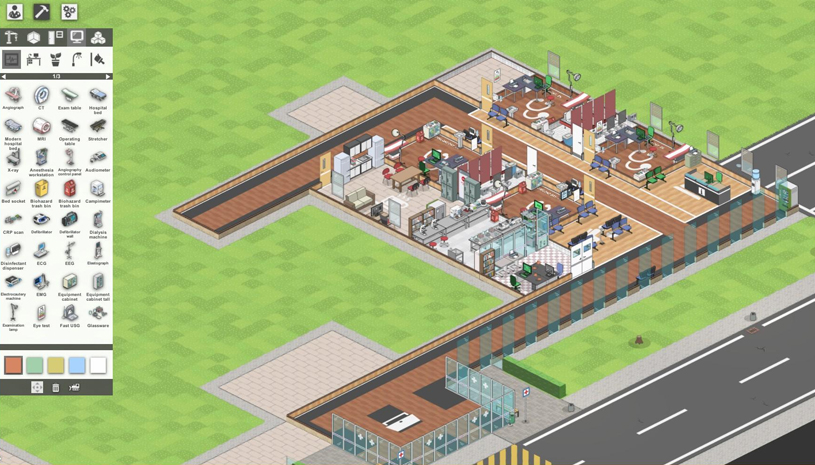Choose the Operating table item
815x465 pixels.
tap(69, 127)
